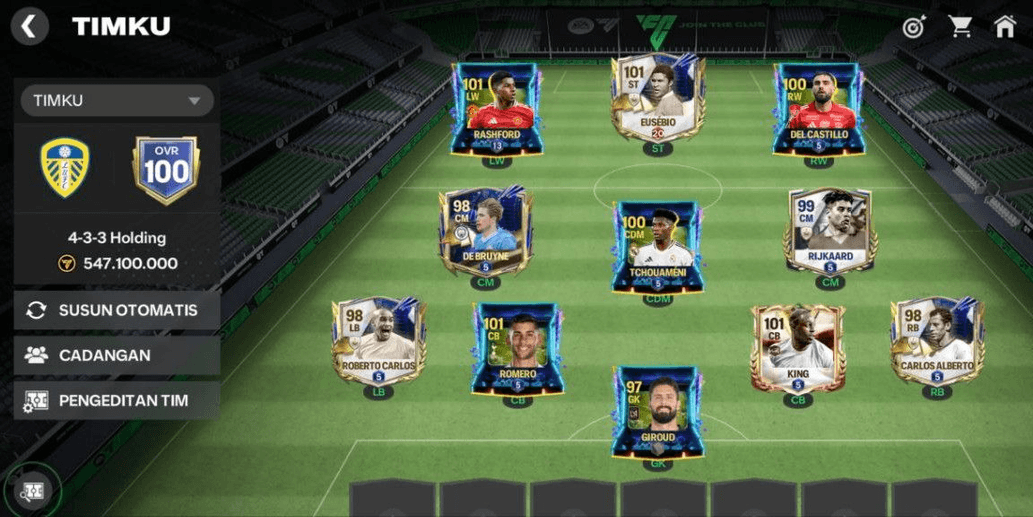Select the Rijkaard midfielder card
The width and height of the screenshot is (1033, 517).
pos(829,233)
